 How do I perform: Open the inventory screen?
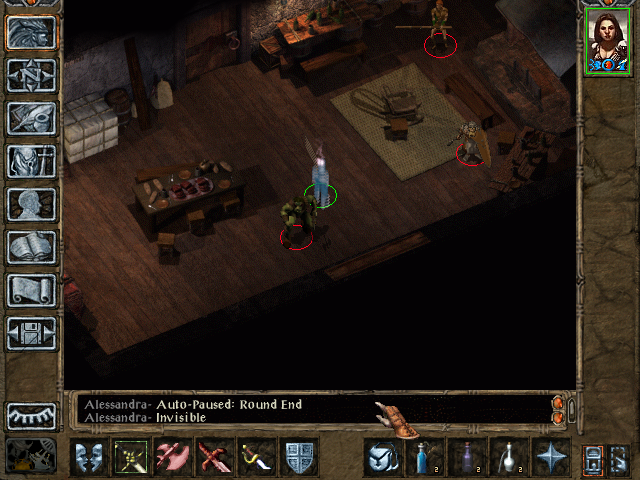click(32, 161)
